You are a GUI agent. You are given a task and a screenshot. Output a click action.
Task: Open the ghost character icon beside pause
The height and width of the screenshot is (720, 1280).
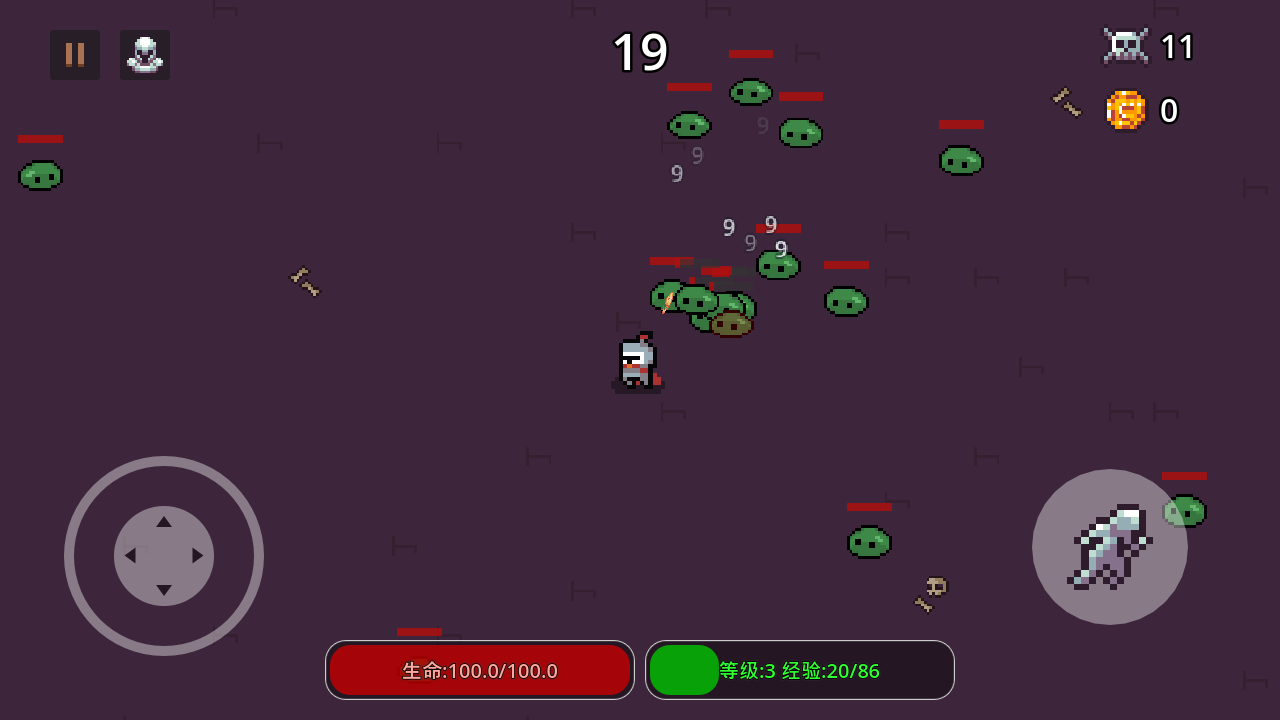[145, 54]
